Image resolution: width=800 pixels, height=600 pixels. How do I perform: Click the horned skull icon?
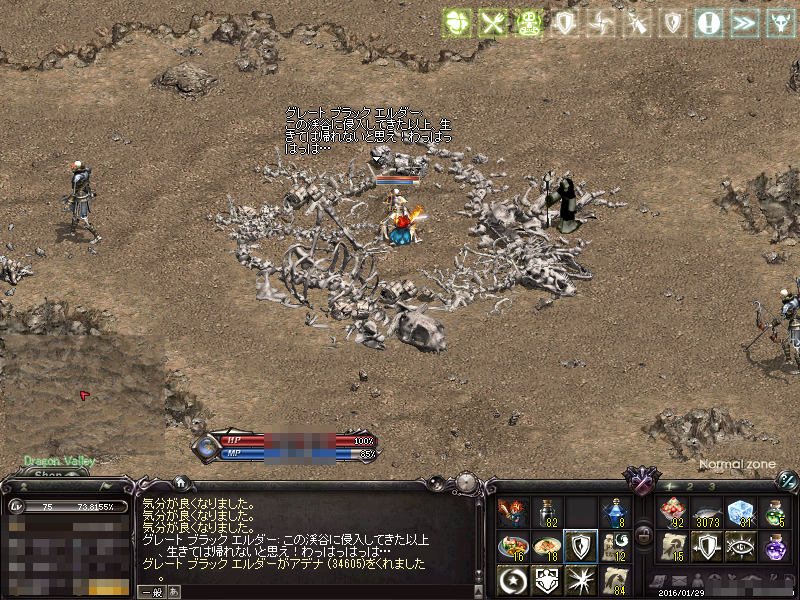click(x=778, y=22)
